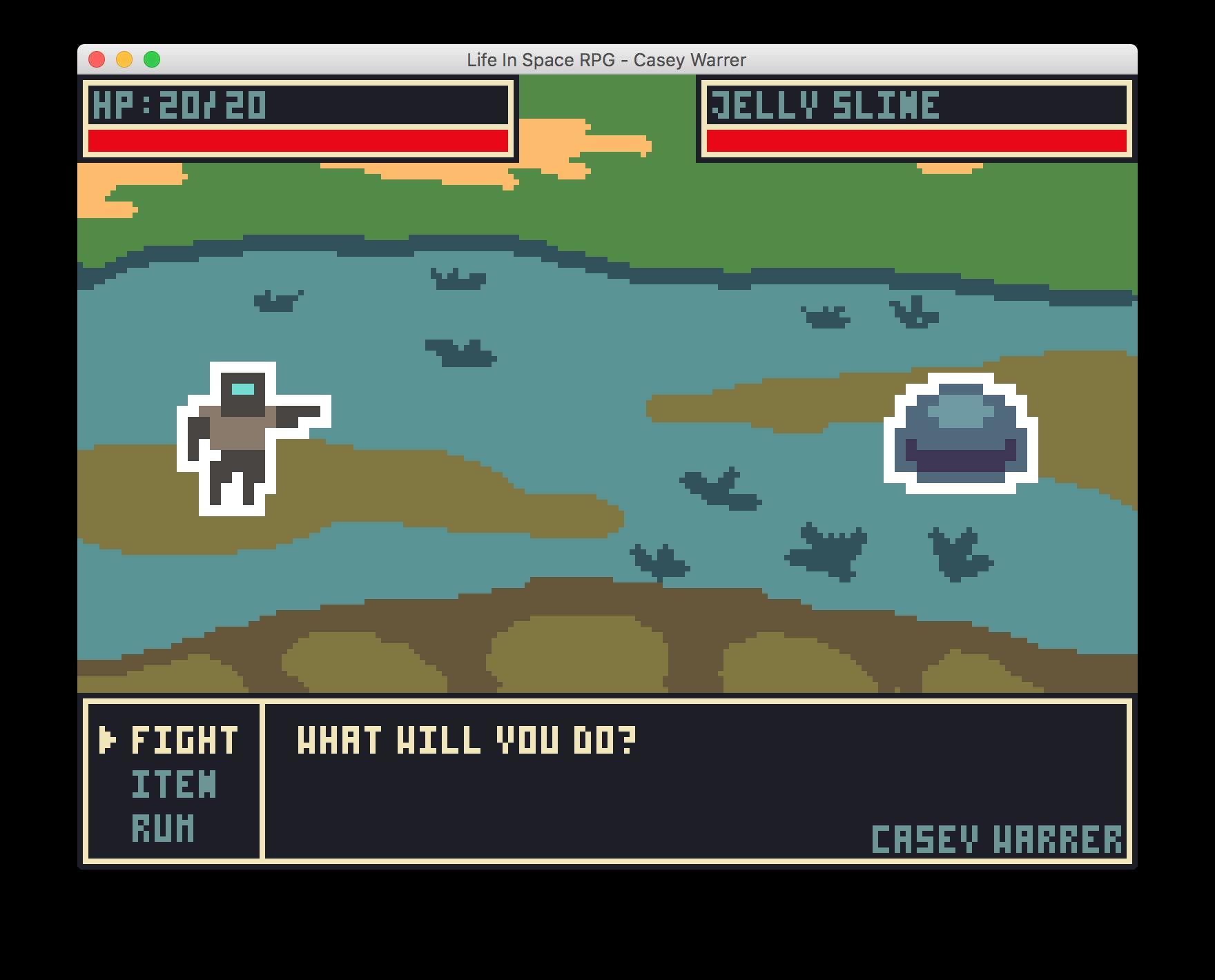Click the green zoom button in title bar
The image size is (1215, 980).
pos(151,60)
